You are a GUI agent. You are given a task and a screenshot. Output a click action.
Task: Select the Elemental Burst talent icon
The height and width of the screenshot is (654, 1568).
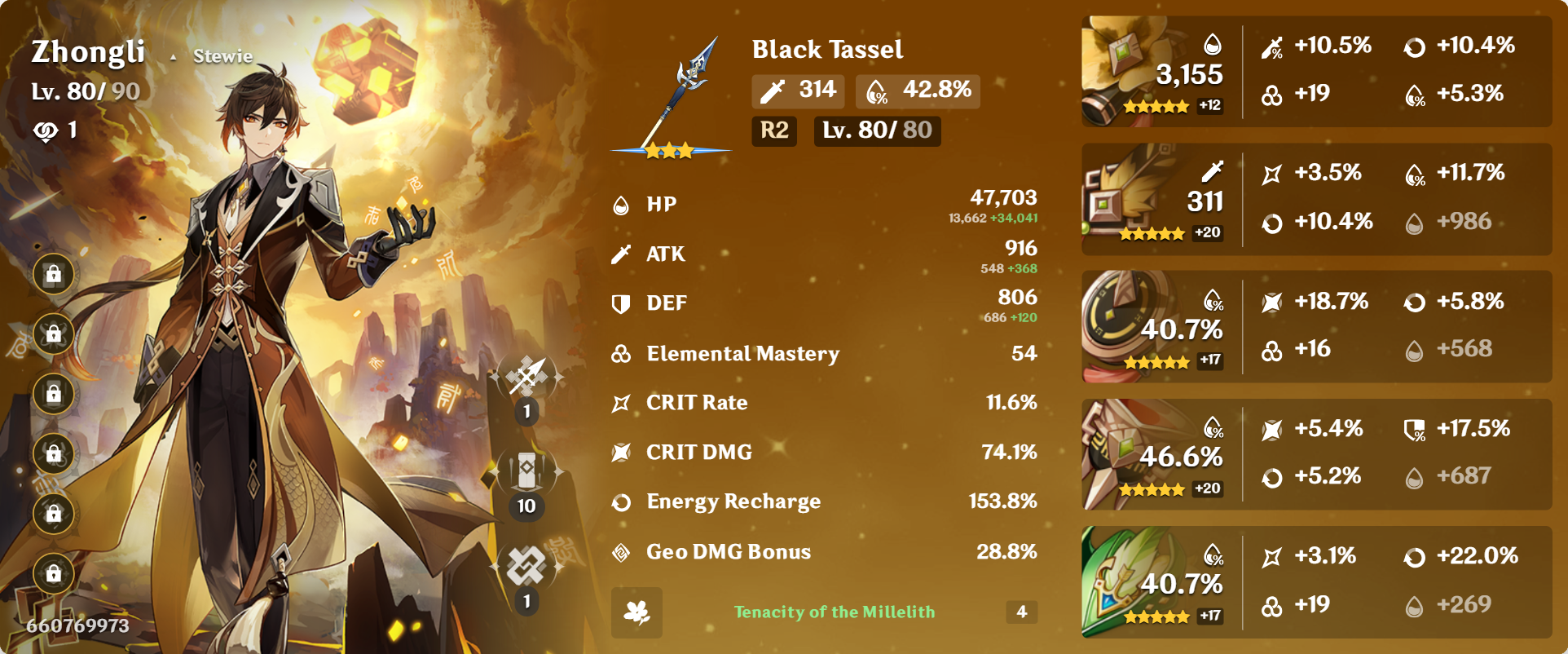pyautogui.click(x=526, y=563)
